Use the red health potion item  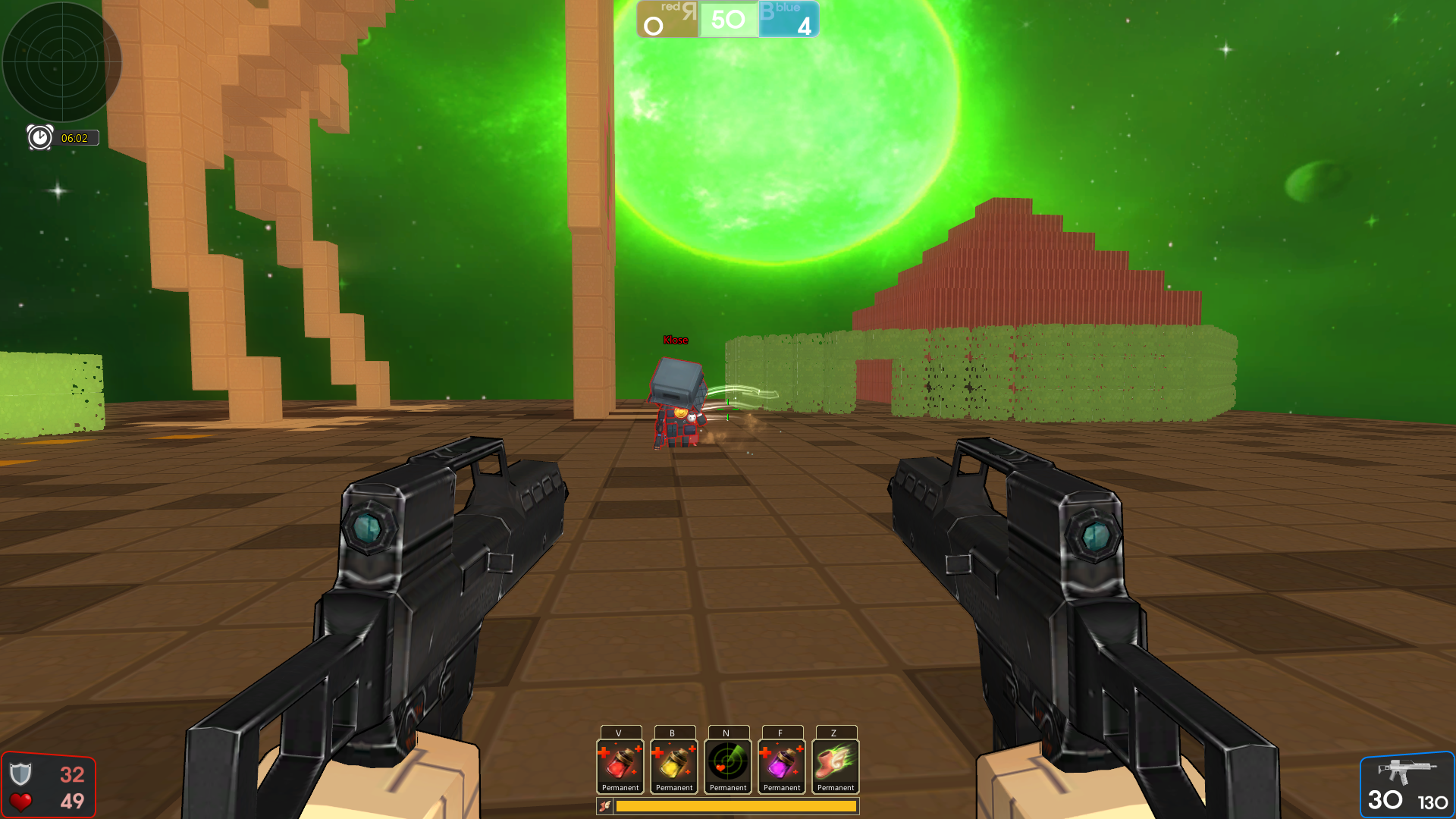620,763
